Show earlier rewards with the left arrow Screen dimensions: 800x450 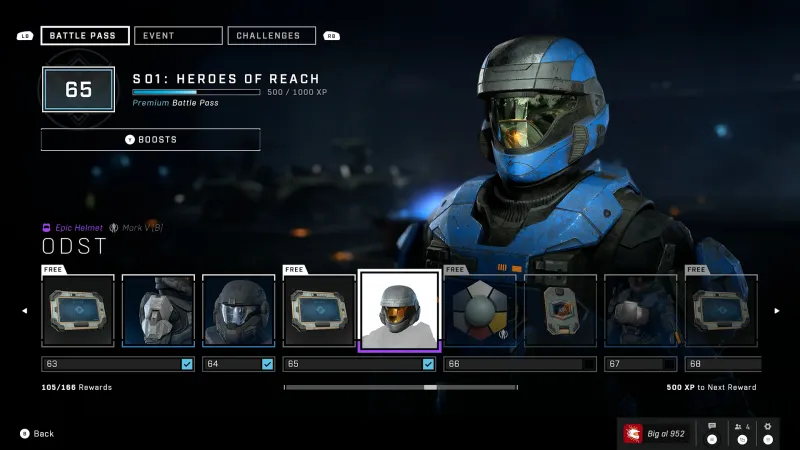25,310
